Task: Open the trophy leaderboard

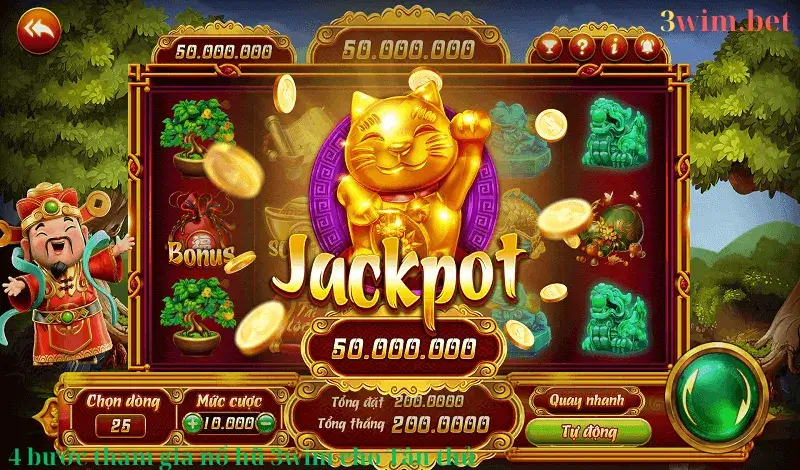Action: tap(549, 47)
